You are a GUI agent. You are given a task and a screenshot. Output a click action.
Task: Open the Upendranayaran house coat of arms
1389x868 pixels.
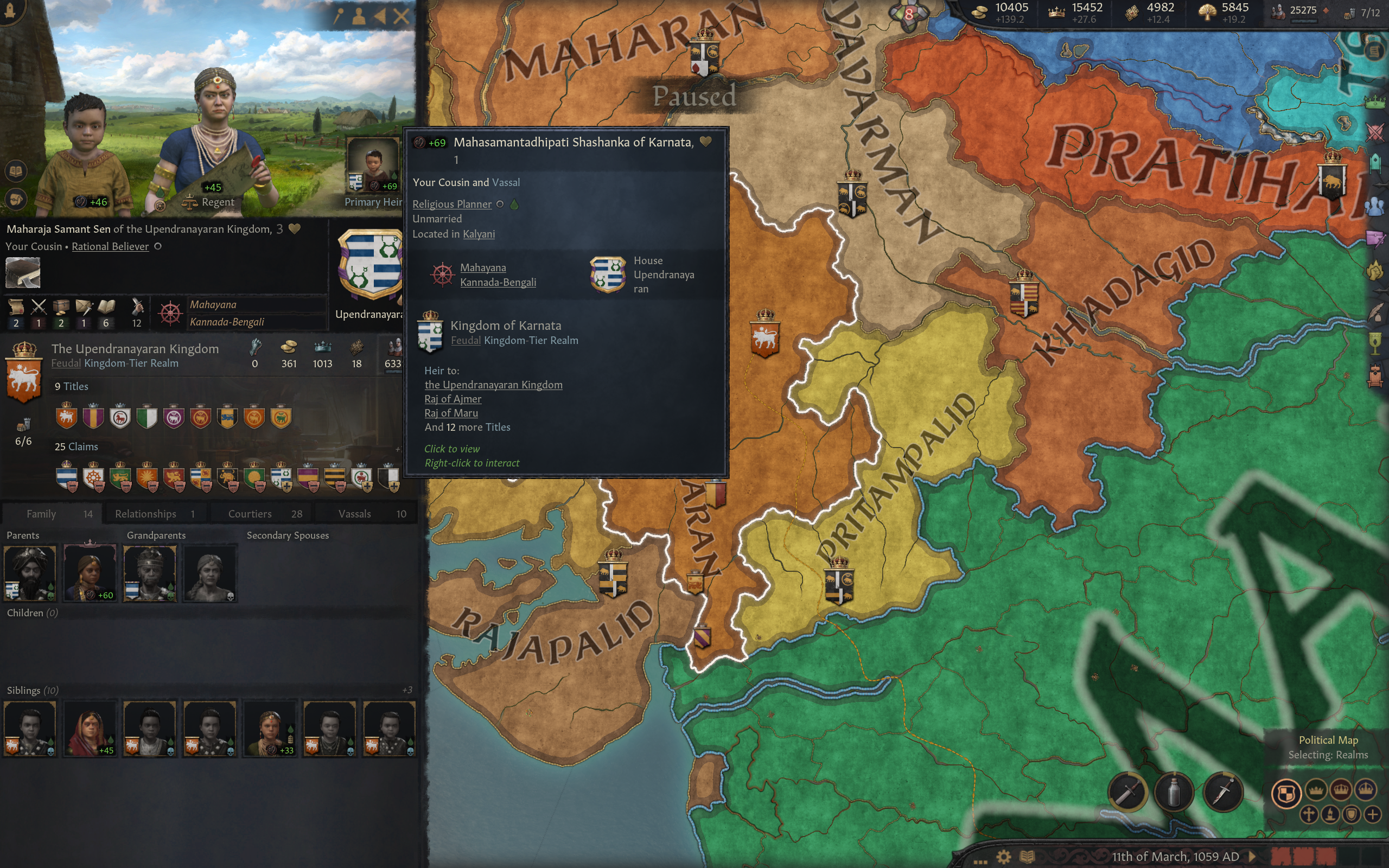[x=370, y=265]
